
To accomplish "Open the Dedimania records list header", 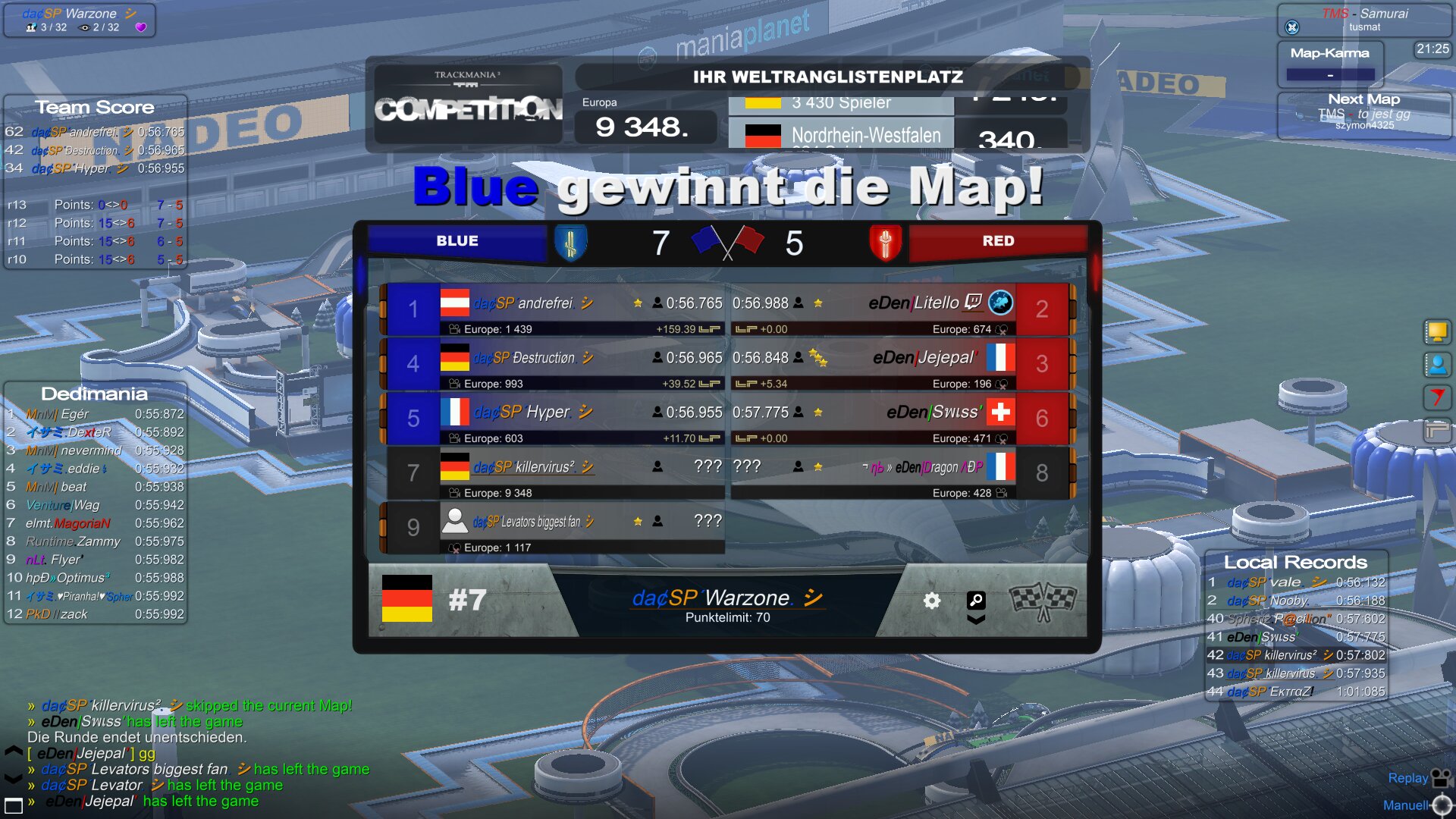I will pyautogui.click(x=94, y=394).
